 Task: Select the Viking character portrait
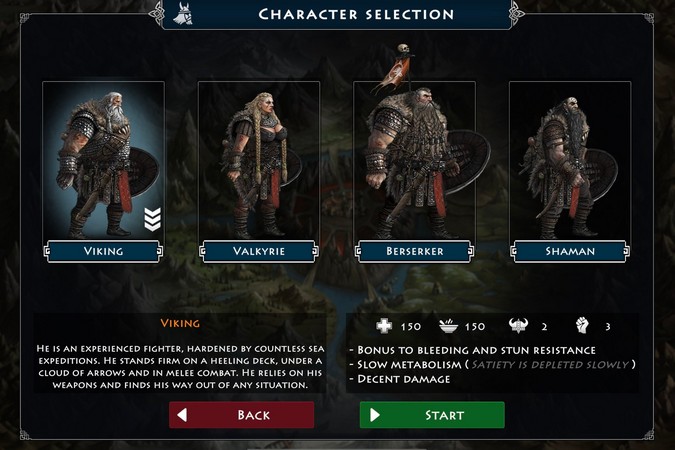(x=103, y=160)
